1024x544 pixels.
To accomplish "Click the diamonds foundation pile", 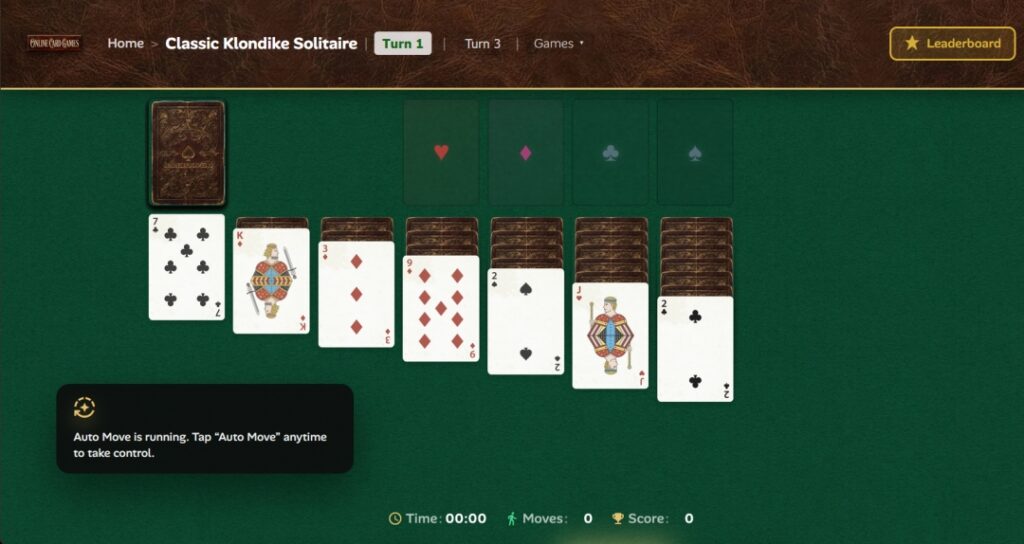I will click(526, 153).
